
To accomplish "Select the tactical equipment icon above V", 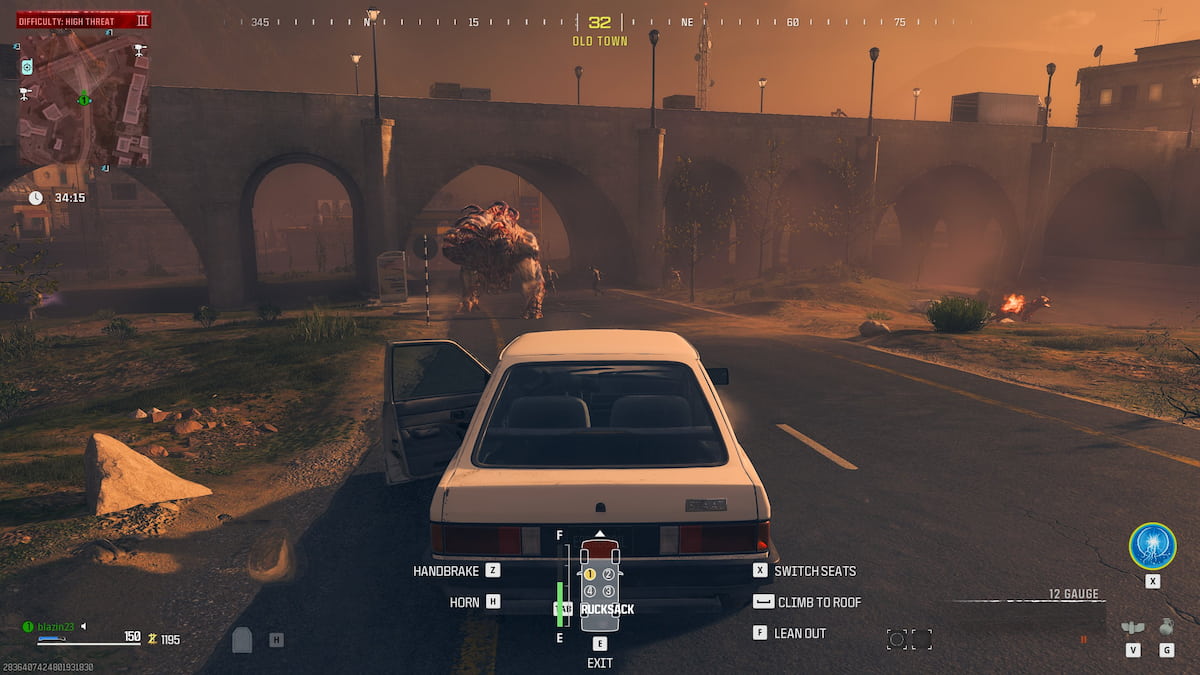I will (1133, 628).
